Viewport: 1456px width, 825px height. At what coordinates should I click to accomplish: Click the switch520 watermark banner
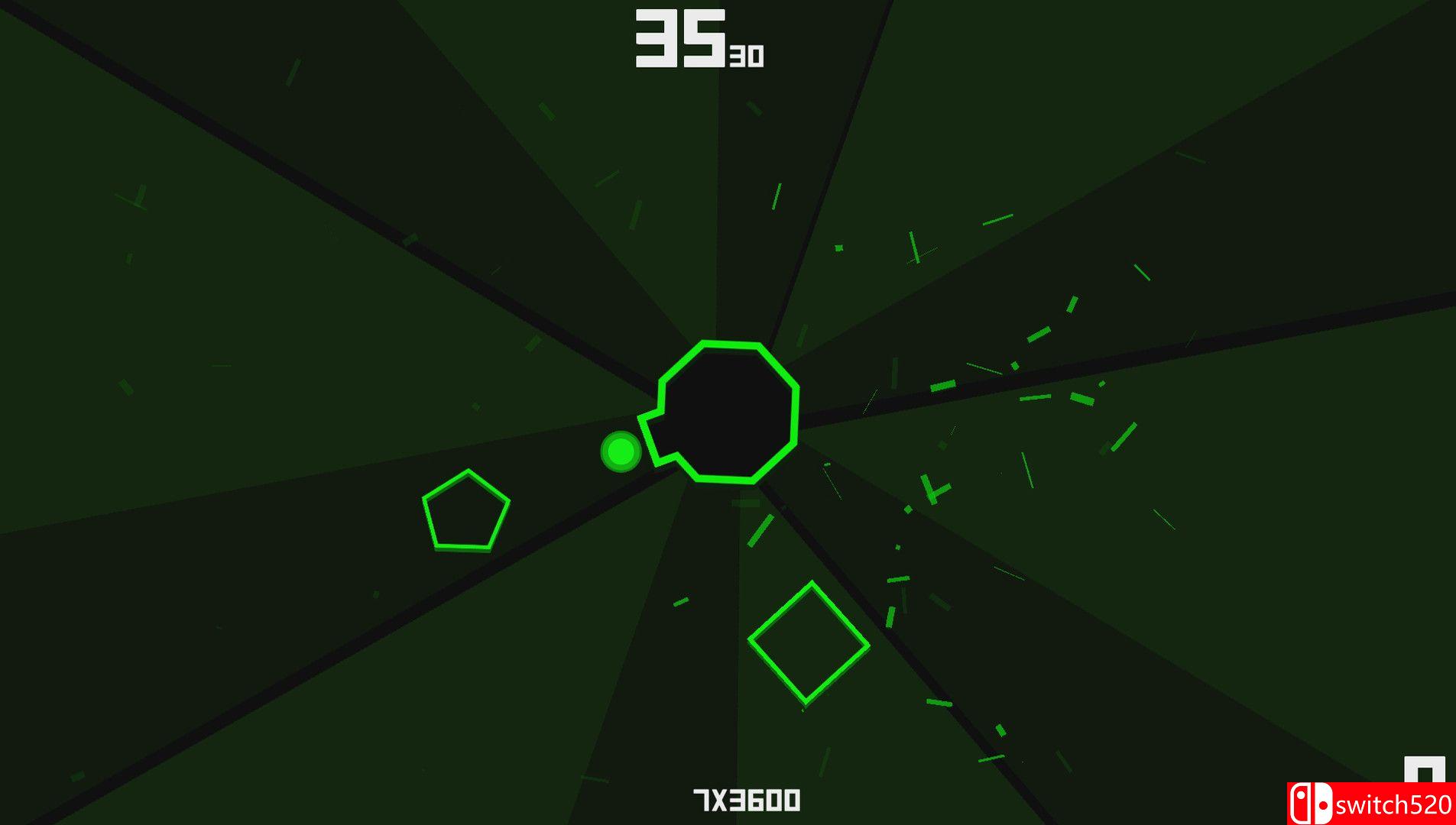point(1376,803)
